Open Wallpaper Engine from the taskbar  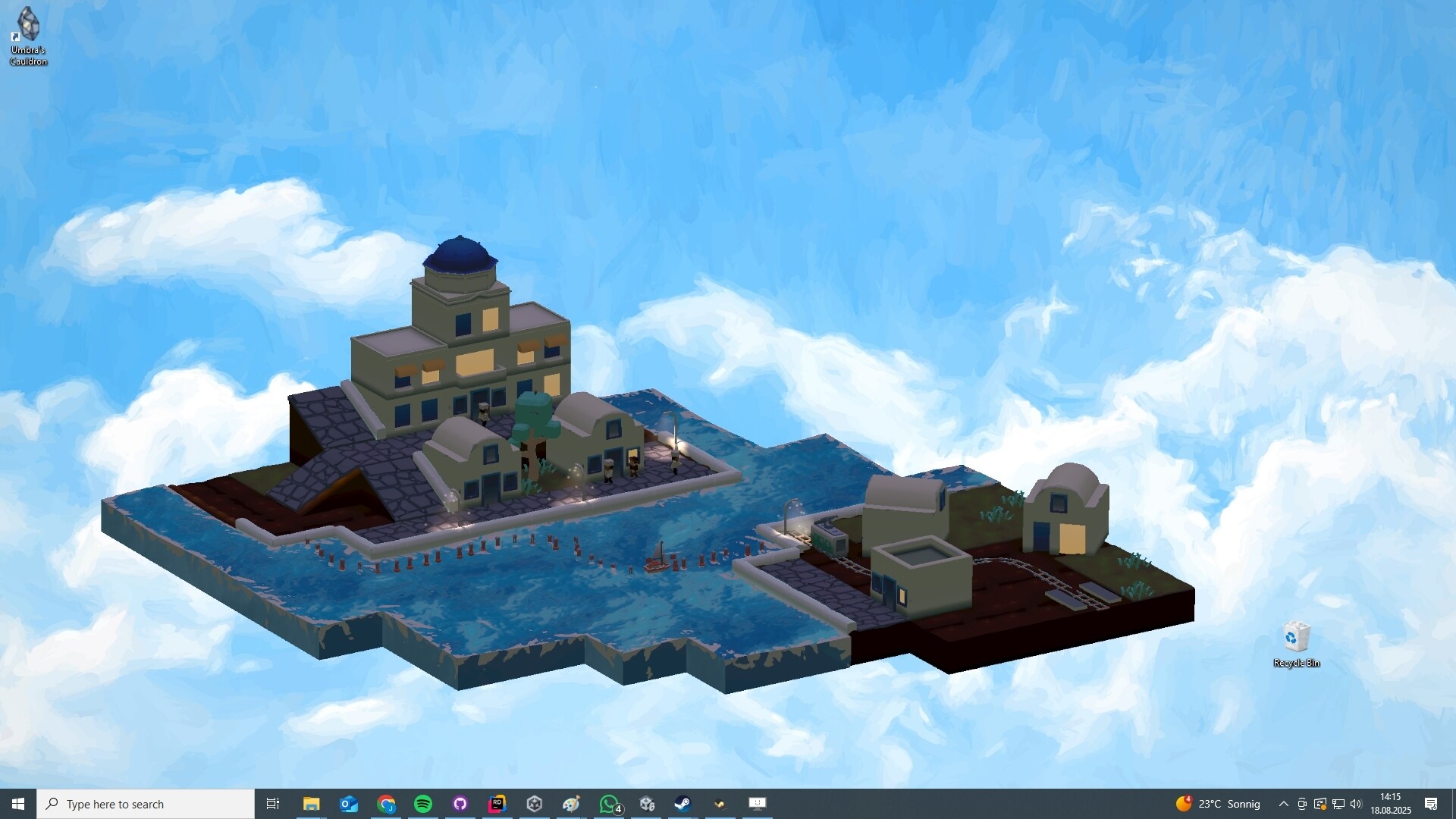757,804
